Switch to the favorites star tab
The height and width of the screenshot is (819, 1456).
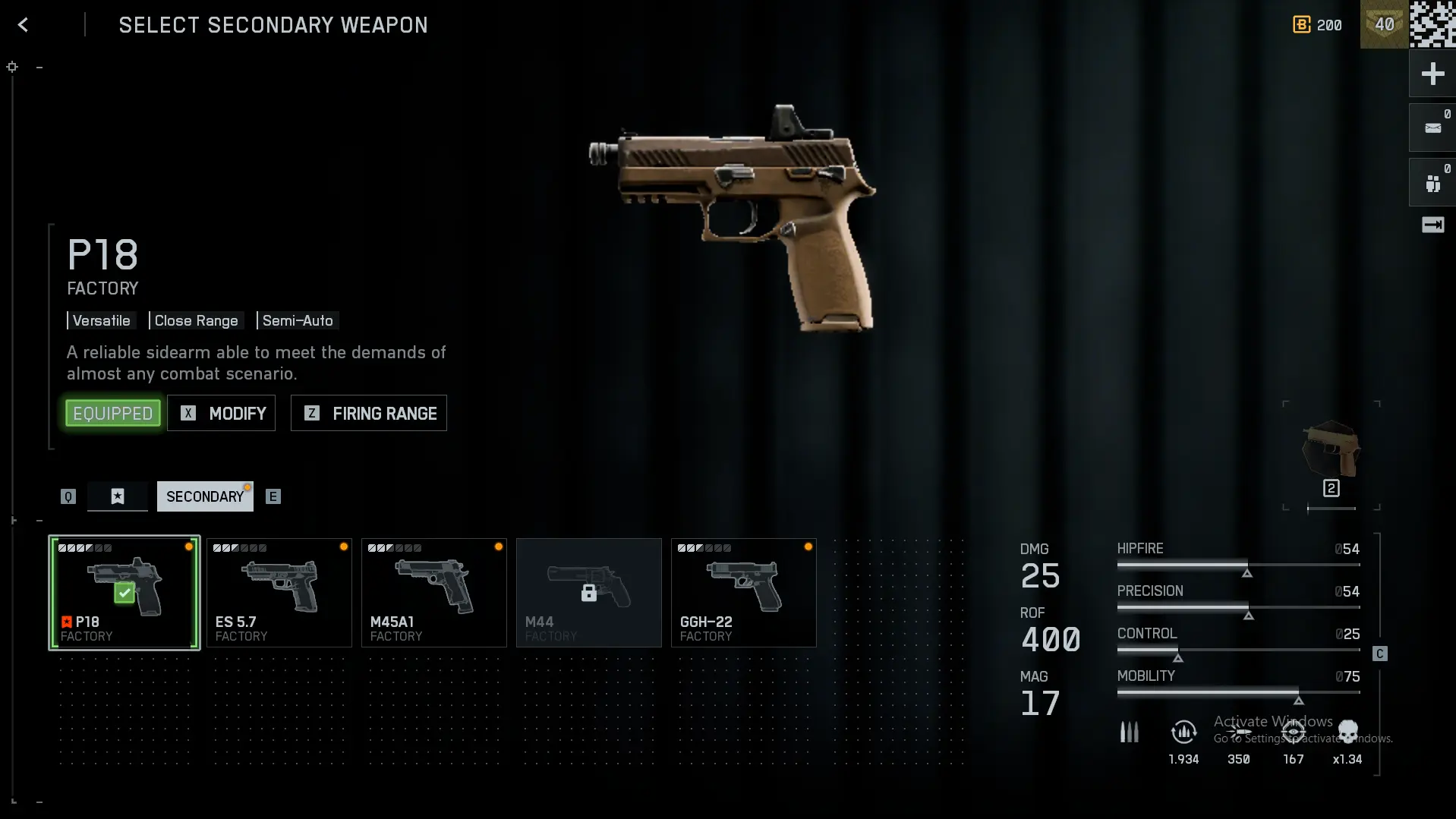(118, 496)
